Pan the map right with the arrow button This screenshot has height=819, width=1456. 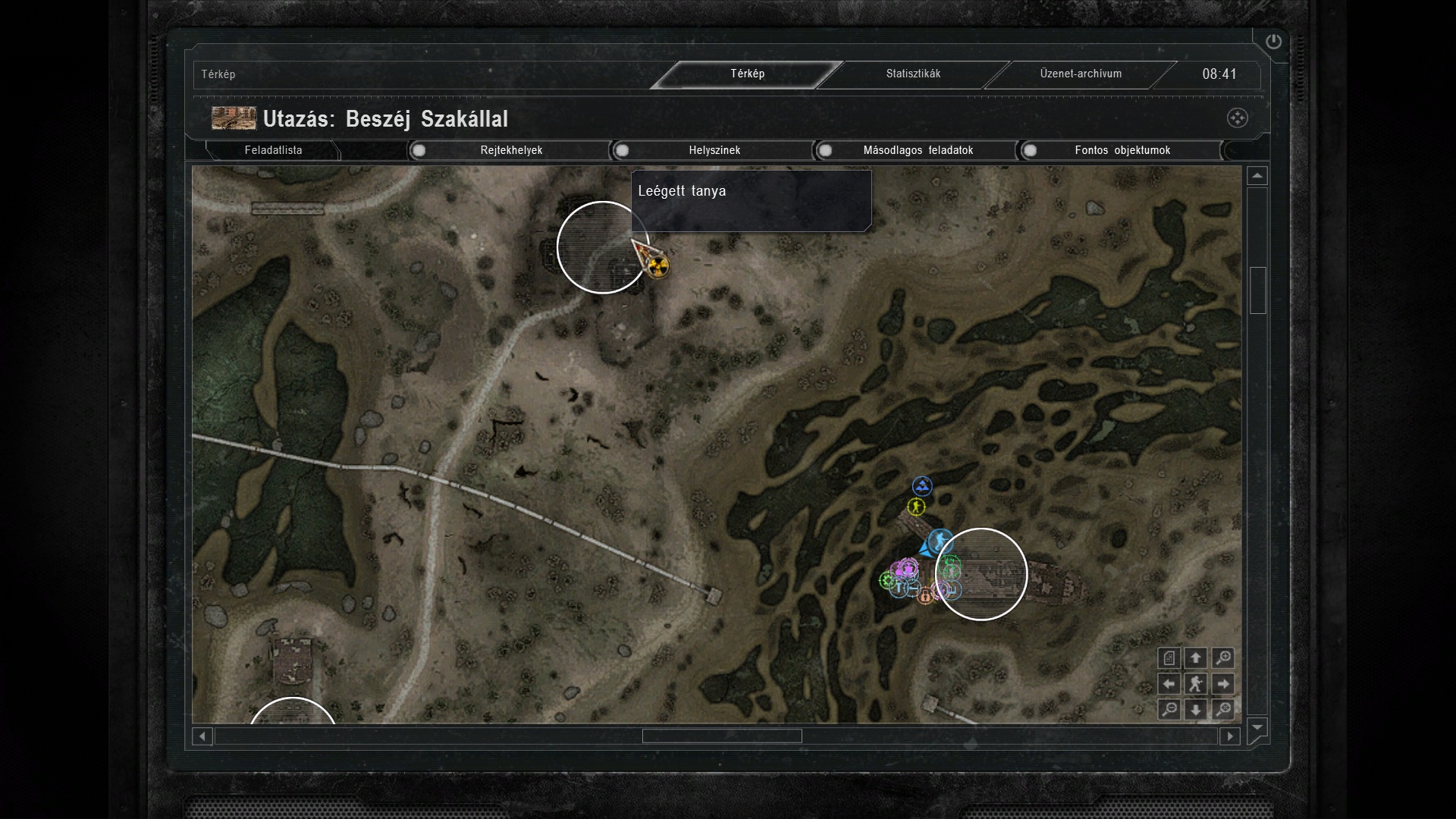tap(1222, 684)
